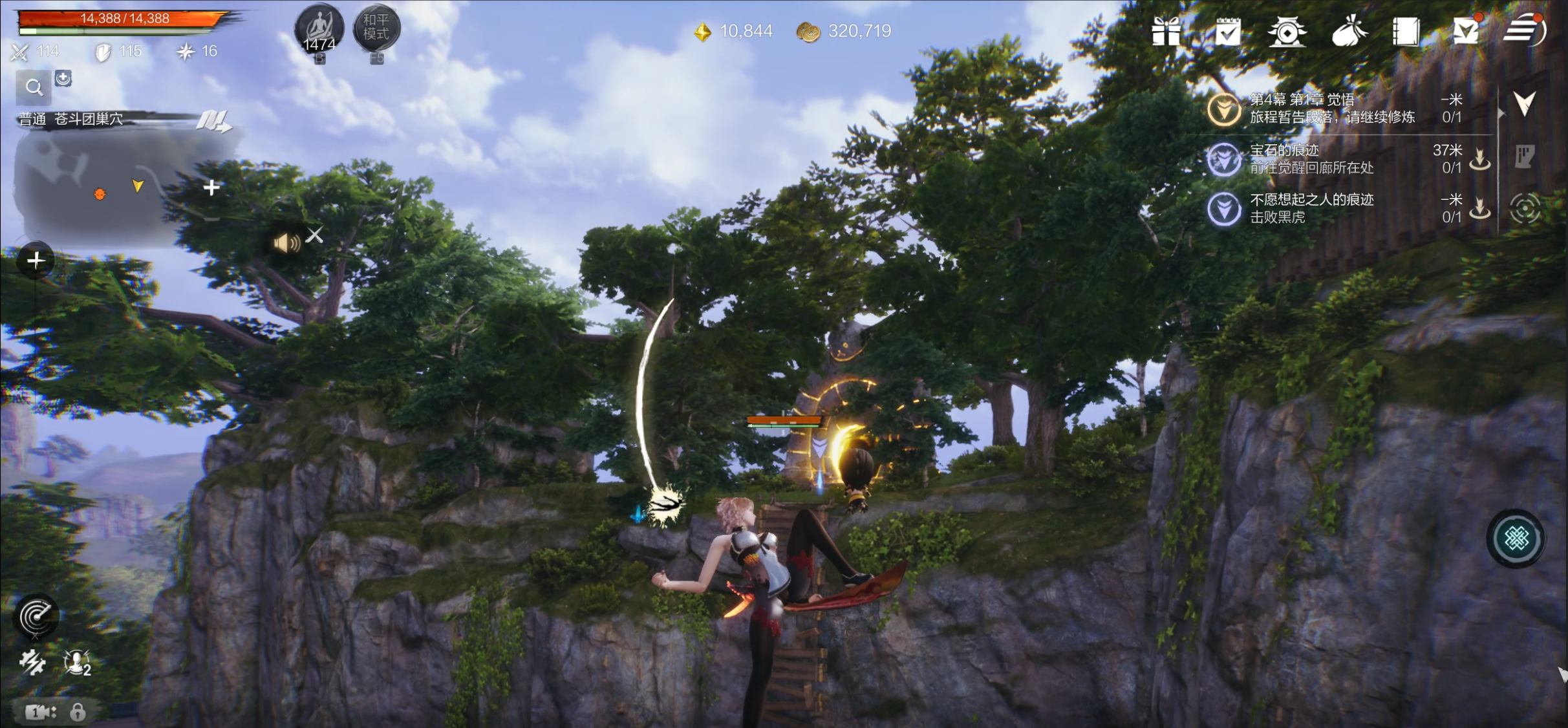1568x728 pixels.
Task: Toggle the speaker volume icon
Action: (x=286, y=243)
